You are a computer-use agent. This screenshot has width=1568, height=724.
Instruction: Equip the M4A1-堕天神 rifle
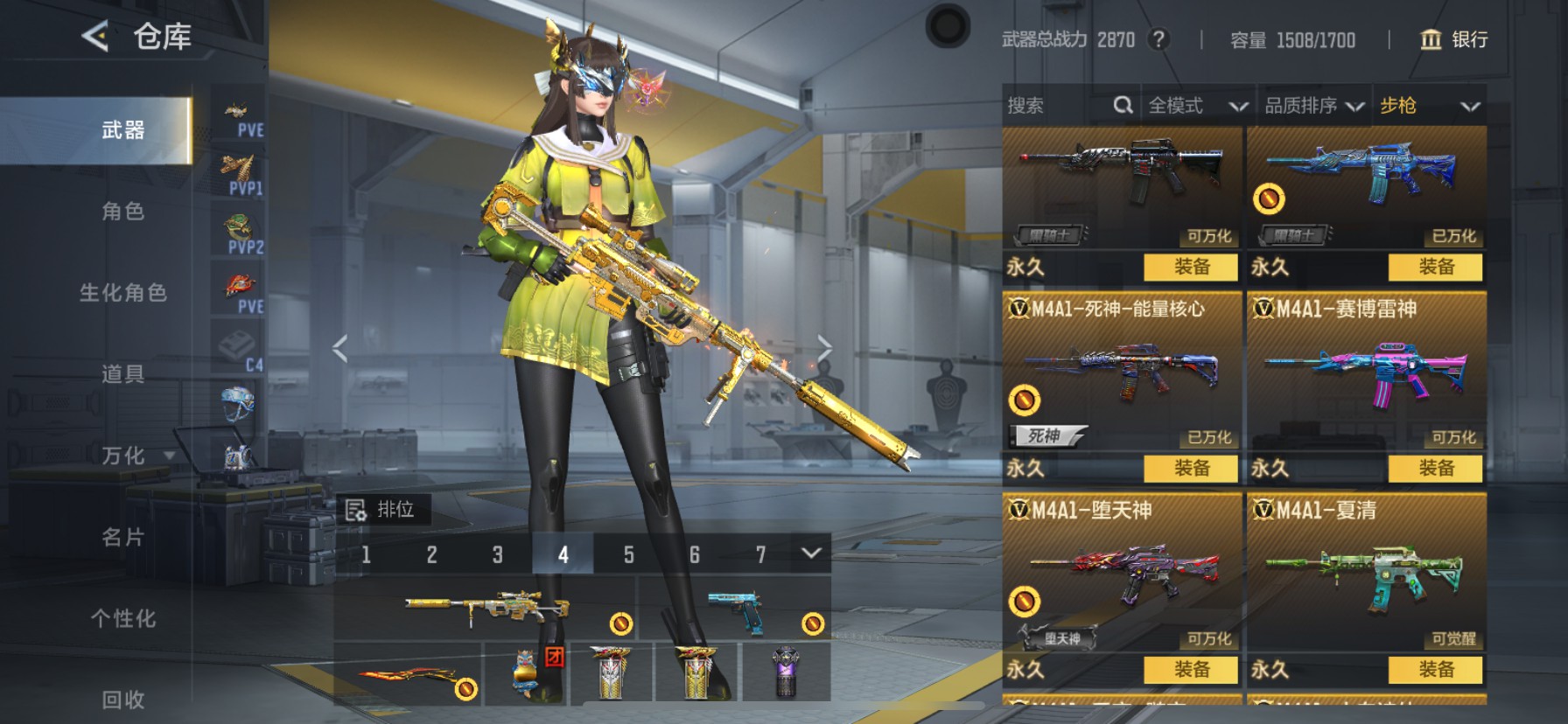pos(1191,670)
